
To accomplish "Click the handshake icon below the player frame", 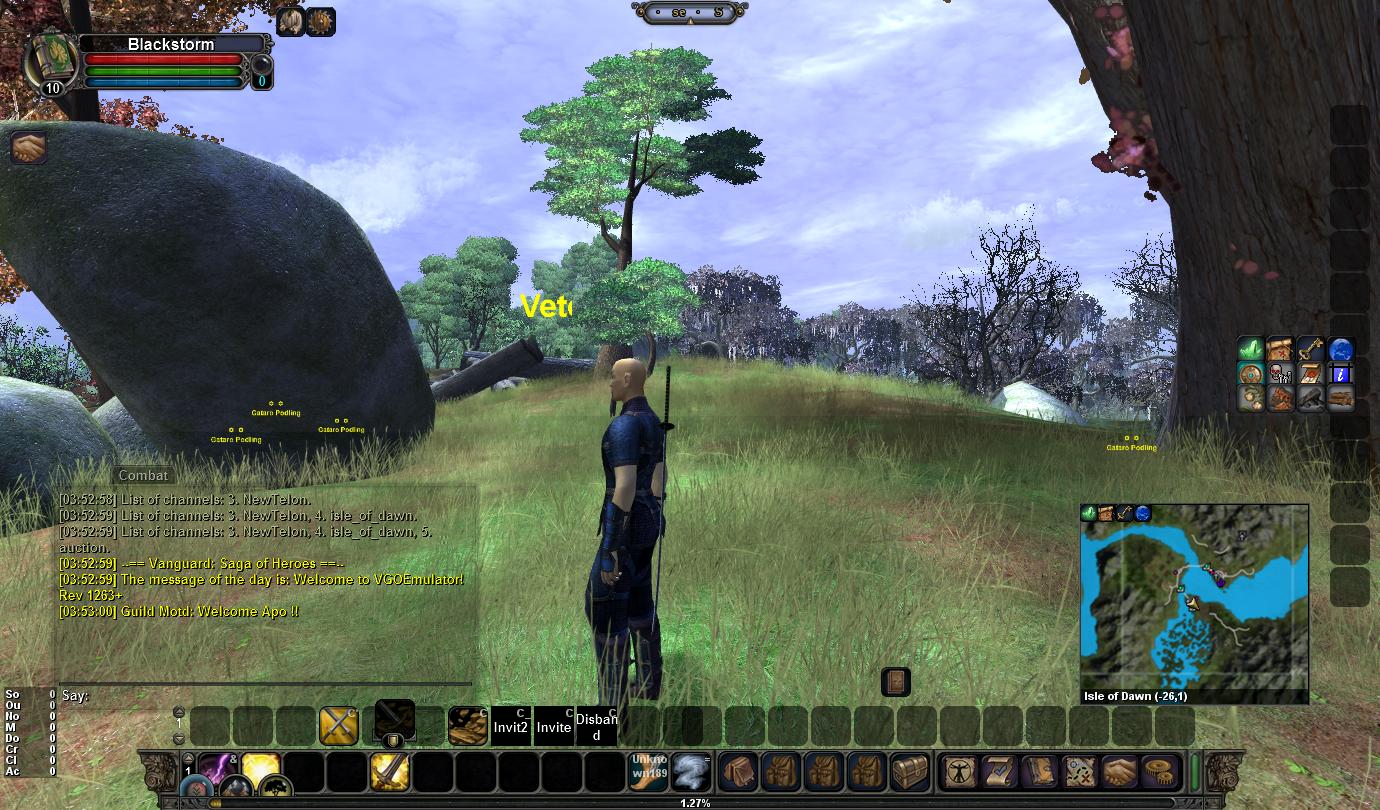I will click(x=29, y=148).
